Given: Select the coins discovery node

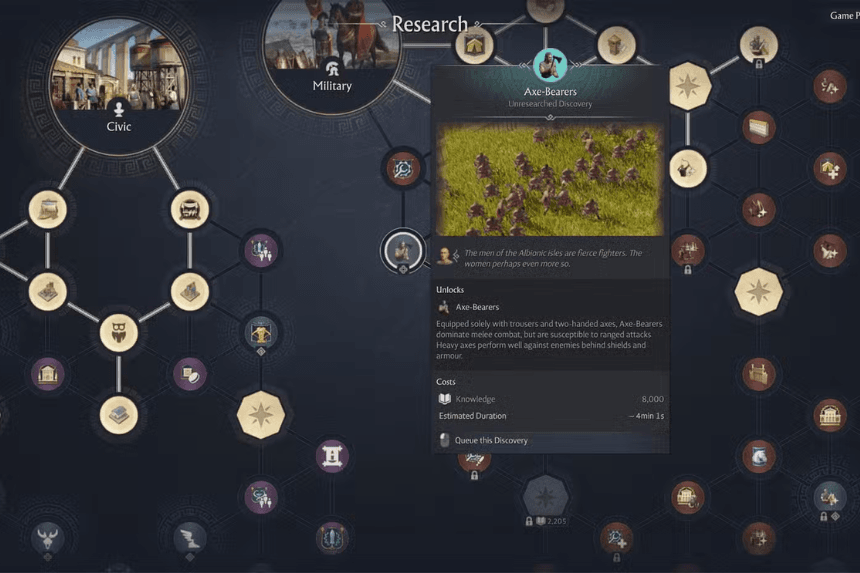Looking at the screenshot, I should (190, 374).
